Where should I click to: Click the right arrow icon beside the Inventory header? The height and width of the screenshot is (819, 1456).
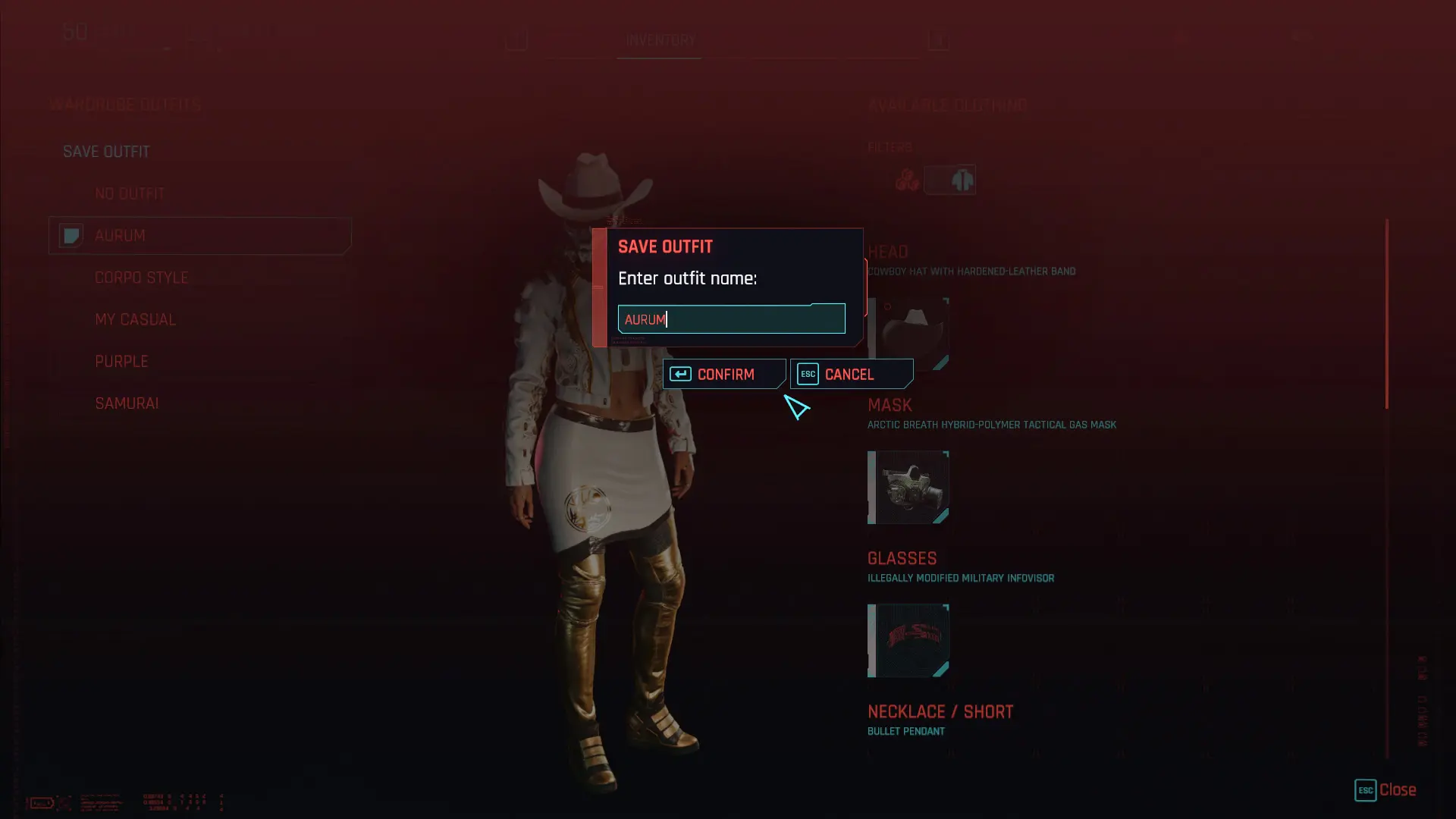(x=938, y=40)
